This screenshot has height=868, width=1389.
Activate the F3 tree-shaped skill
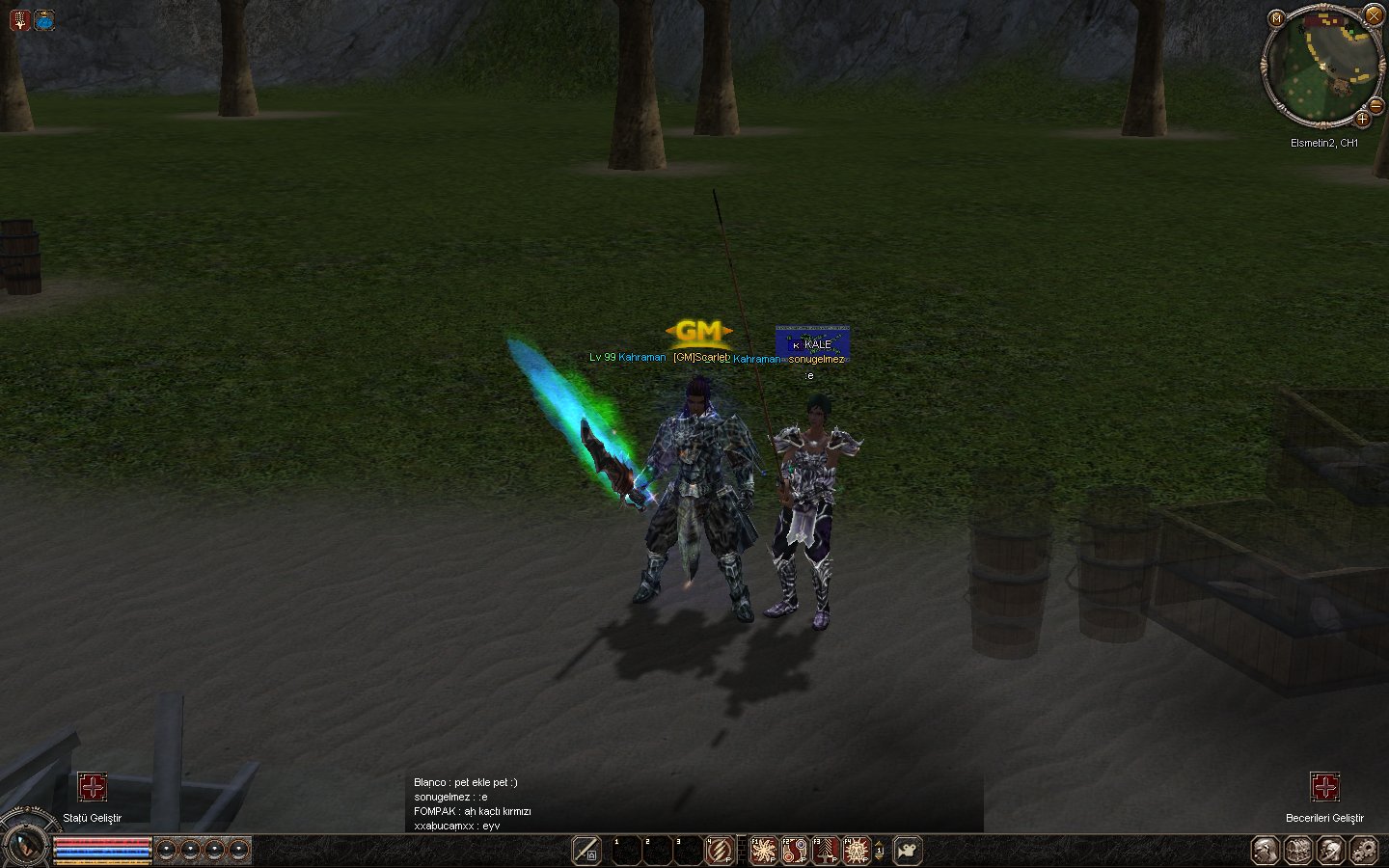pyautogui.click(x=826, y=851)
